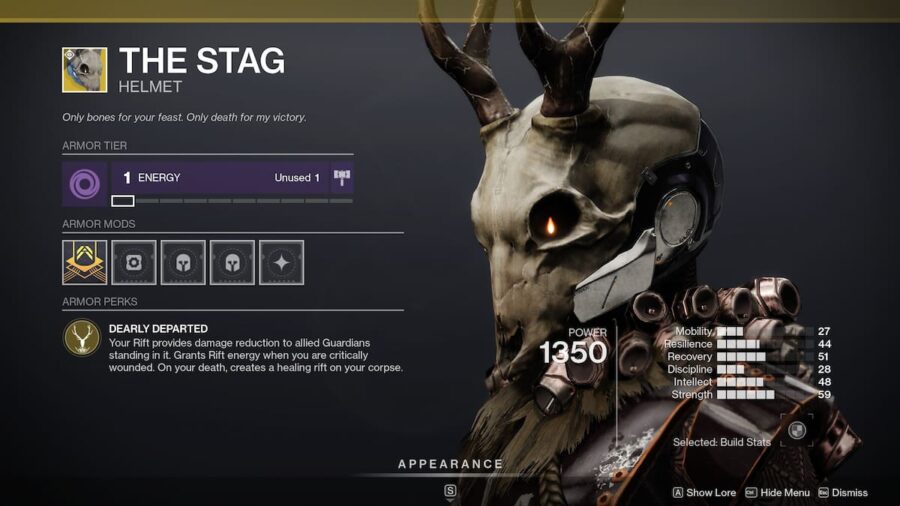This screenshot has height=506, width=900.
Task: Inspect the Dearly Departed perk icon
Action: tap(81, 338)
